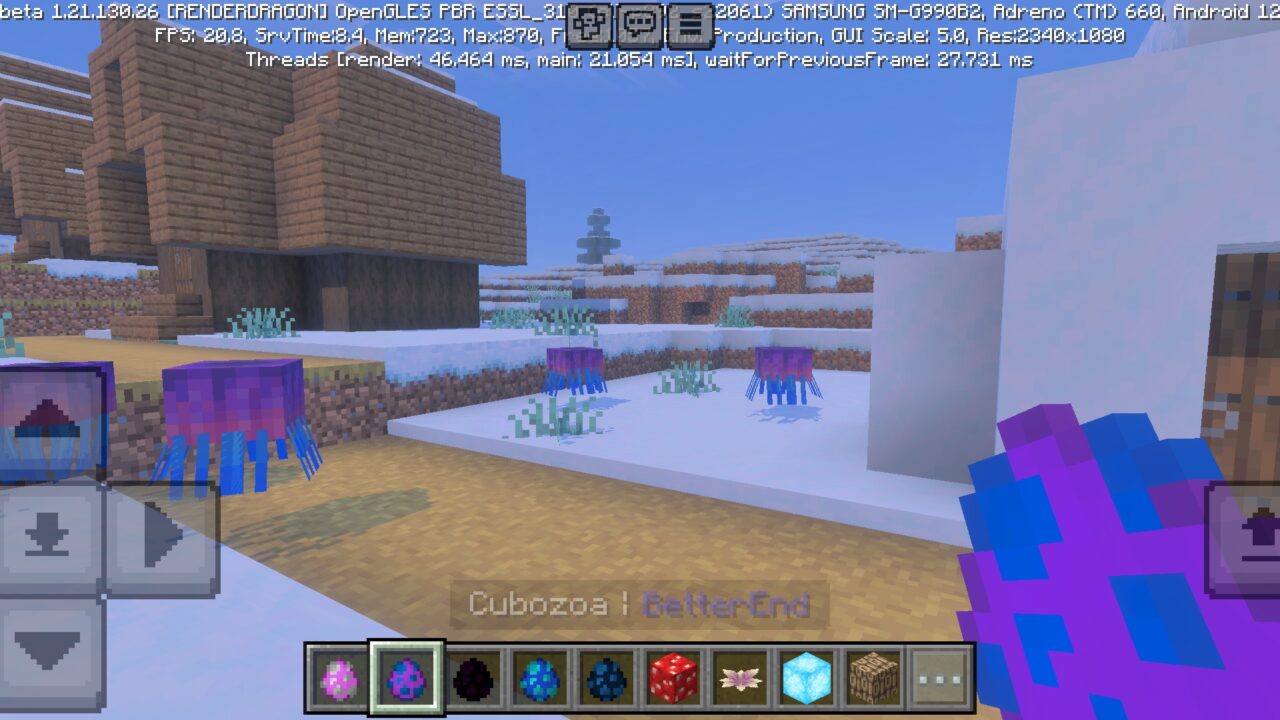Tap the jellyfish control icon top-left
The width and height of the screenshot is (1280, 720).
click(47, 425)
